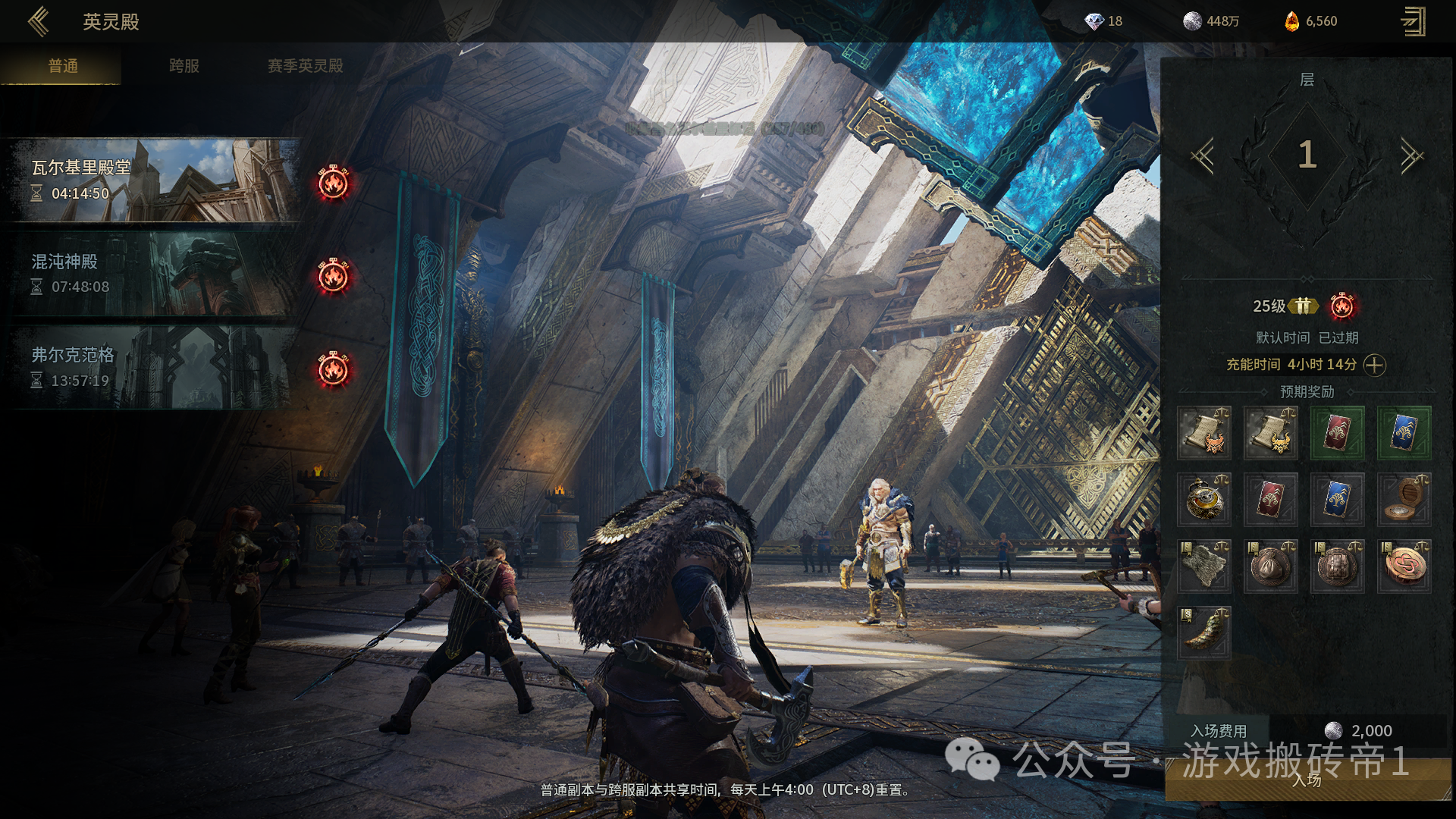Pick the 弗尔克范格 dungeon row
Viewport: 1456px width, 819px height.
tap(152, 368)
